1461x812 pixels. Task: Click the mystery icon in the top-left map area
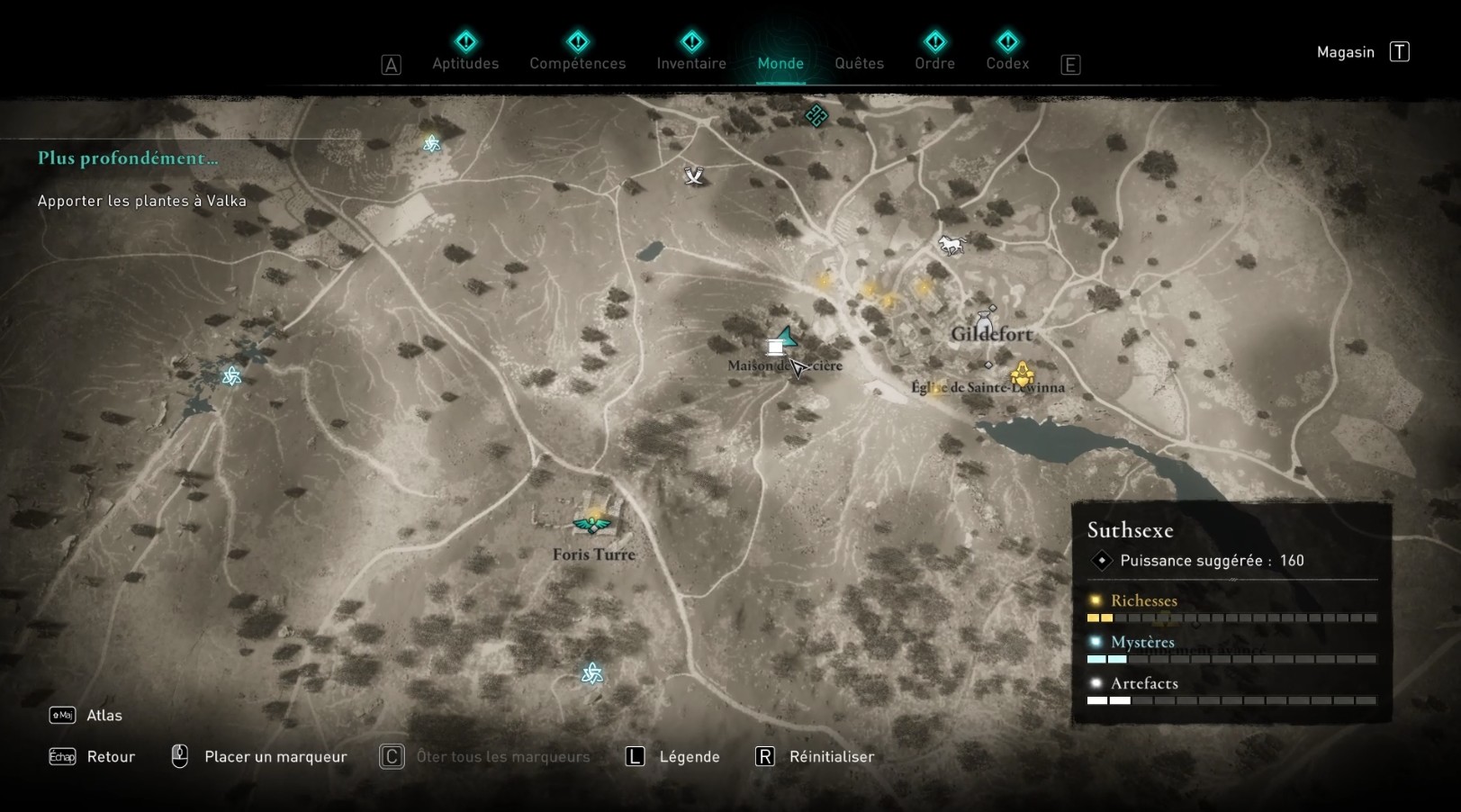click(x=431, y=142)
